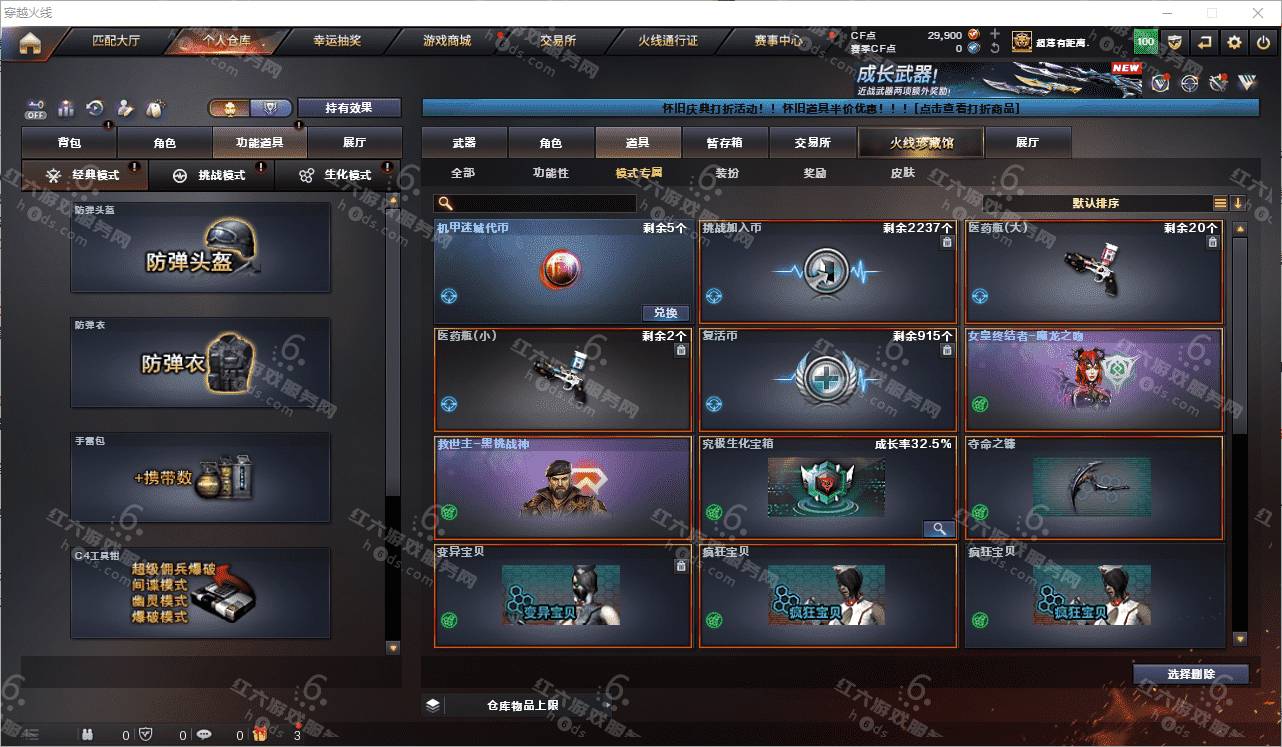Click 兑换 button on 机甲迷城代币
The height and width of the screenshot is (747, 1282).
(x=665, y=313)
